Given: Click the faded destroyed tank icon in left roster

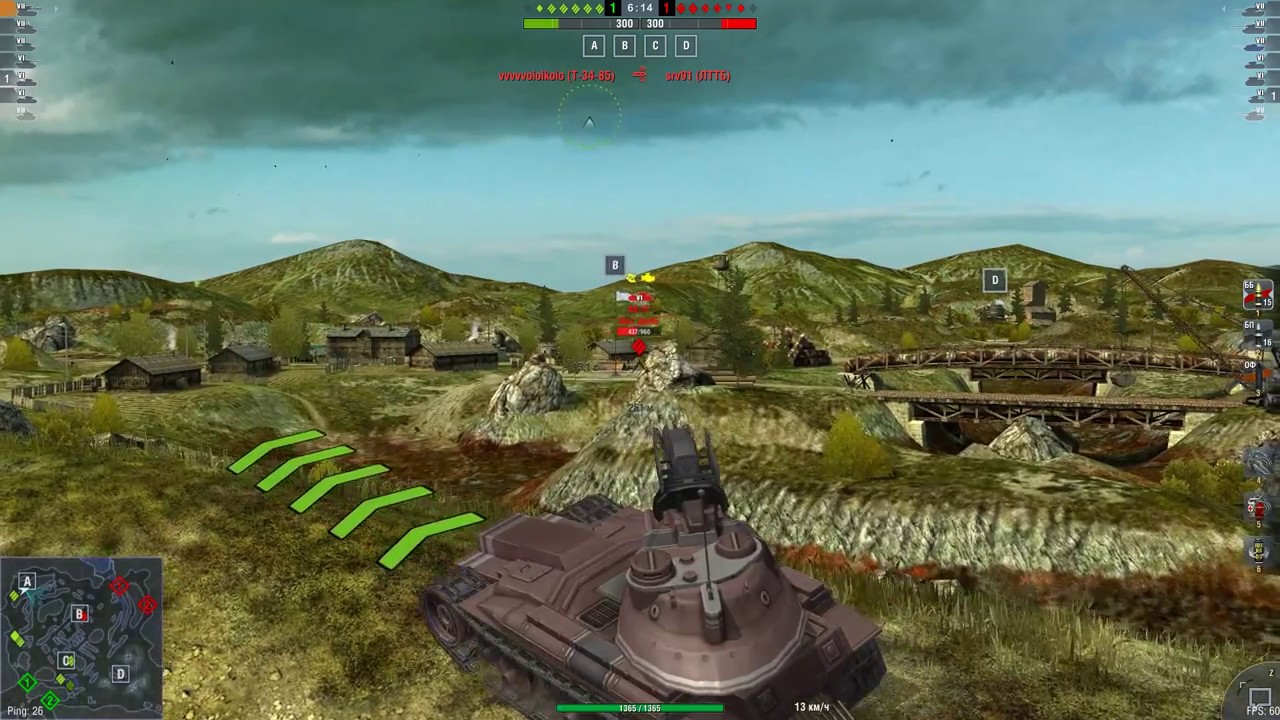Looking at the screenshot, I should [25, 113].
